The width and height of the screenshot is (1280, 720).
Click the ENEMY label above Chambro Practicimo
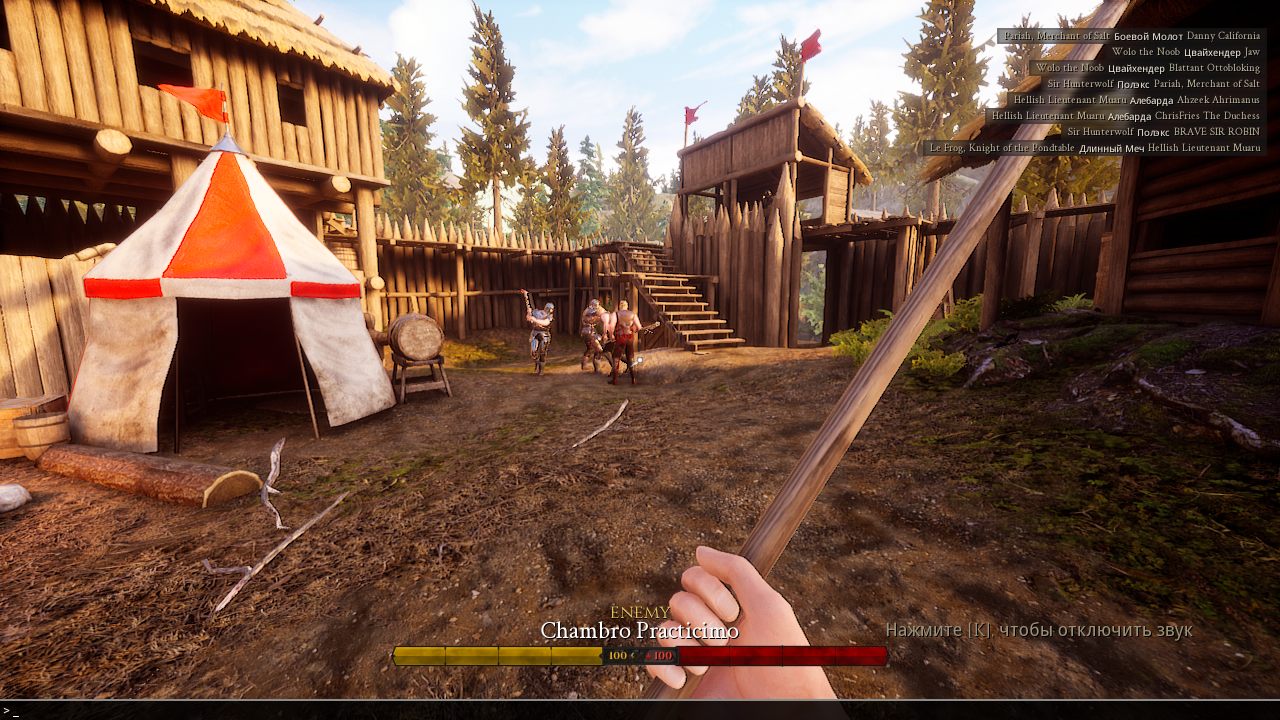(x=640, y=611)
